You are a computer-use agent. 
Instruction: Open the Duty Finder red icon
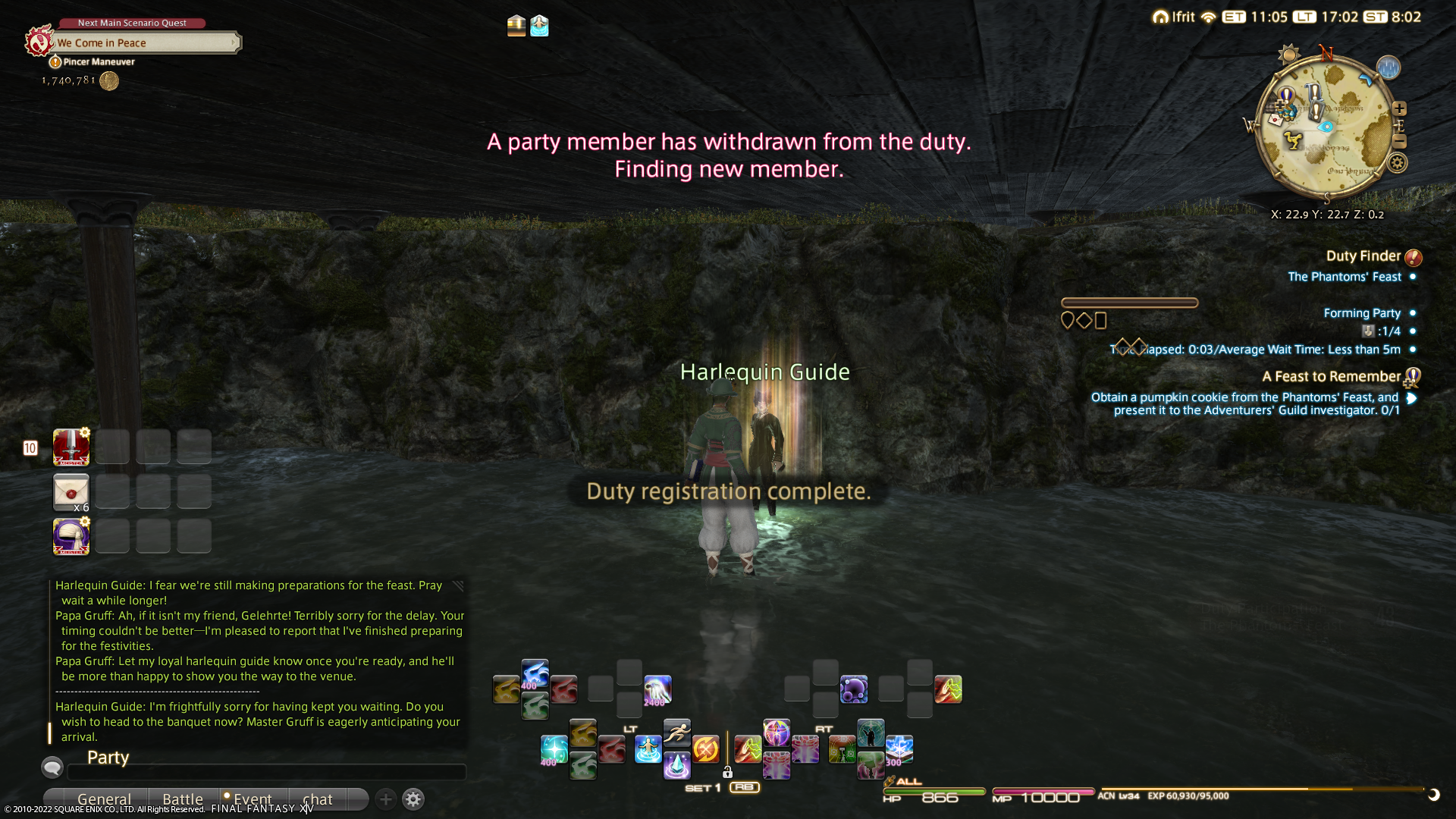[1413, 257]
